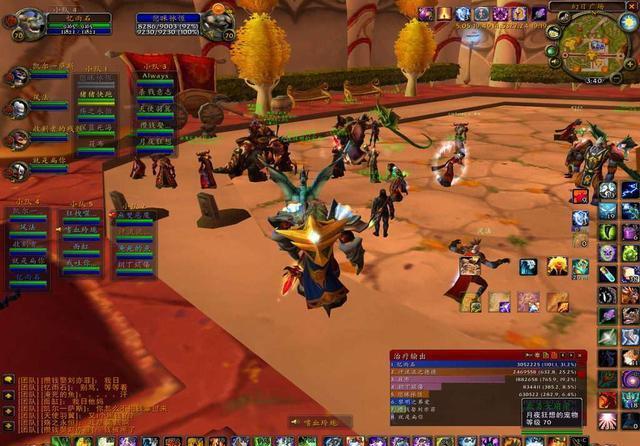Select the first party member portrait
Screen dimensions: 640x446
18,78
